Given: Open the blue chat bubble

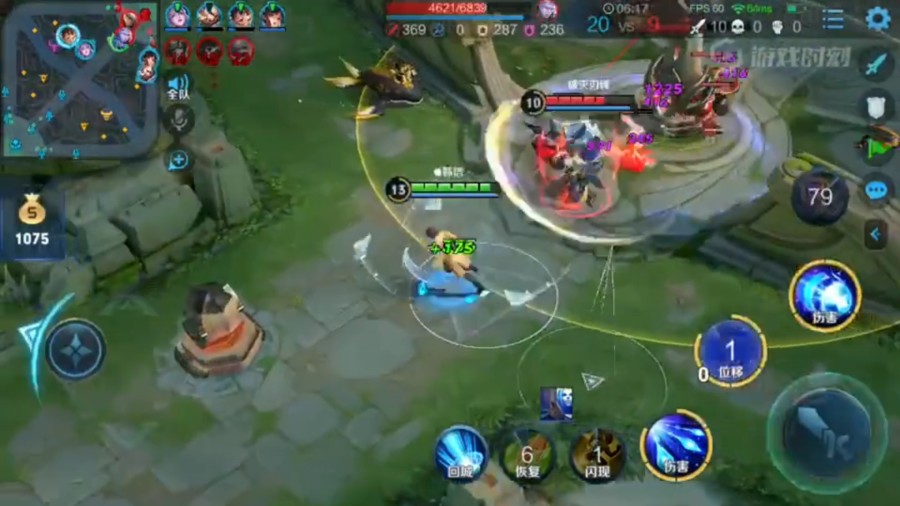Looking at the screenshot, I should point(876,189).
